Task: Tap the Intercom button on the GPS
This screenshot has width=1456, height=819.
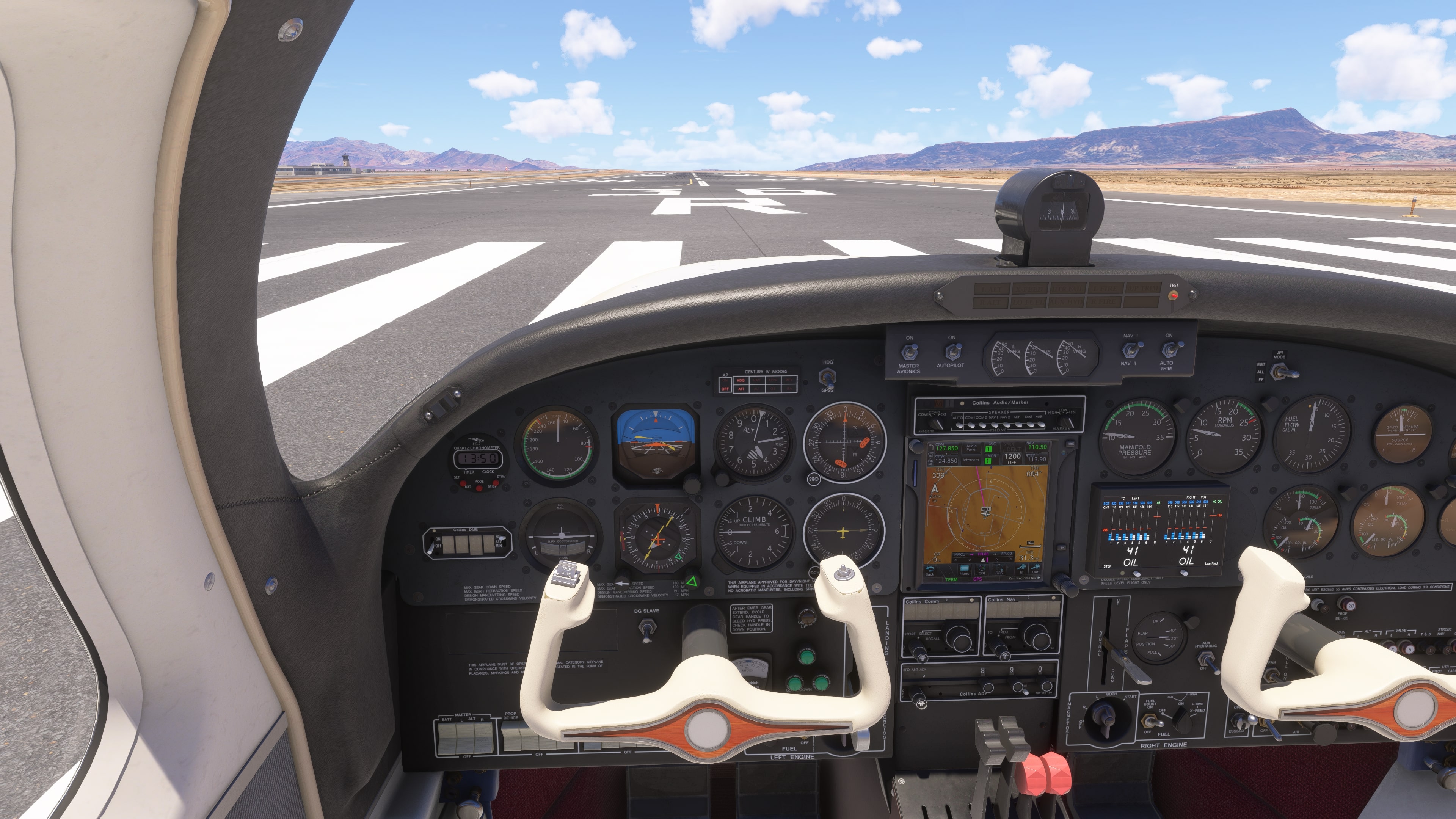Action: pos(971,460)
